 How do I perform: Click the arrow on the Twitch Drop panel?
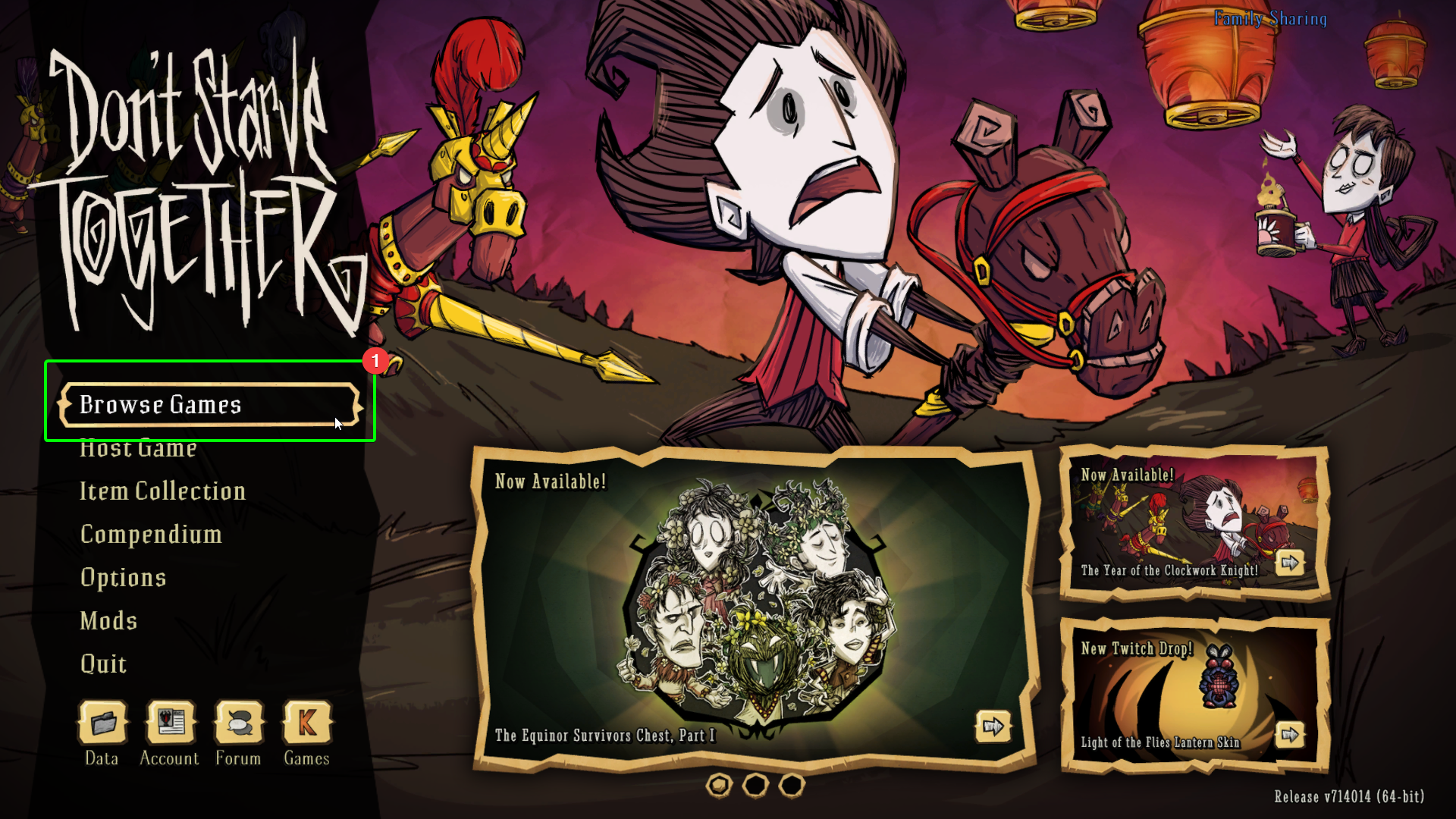tap(1291, 734)
